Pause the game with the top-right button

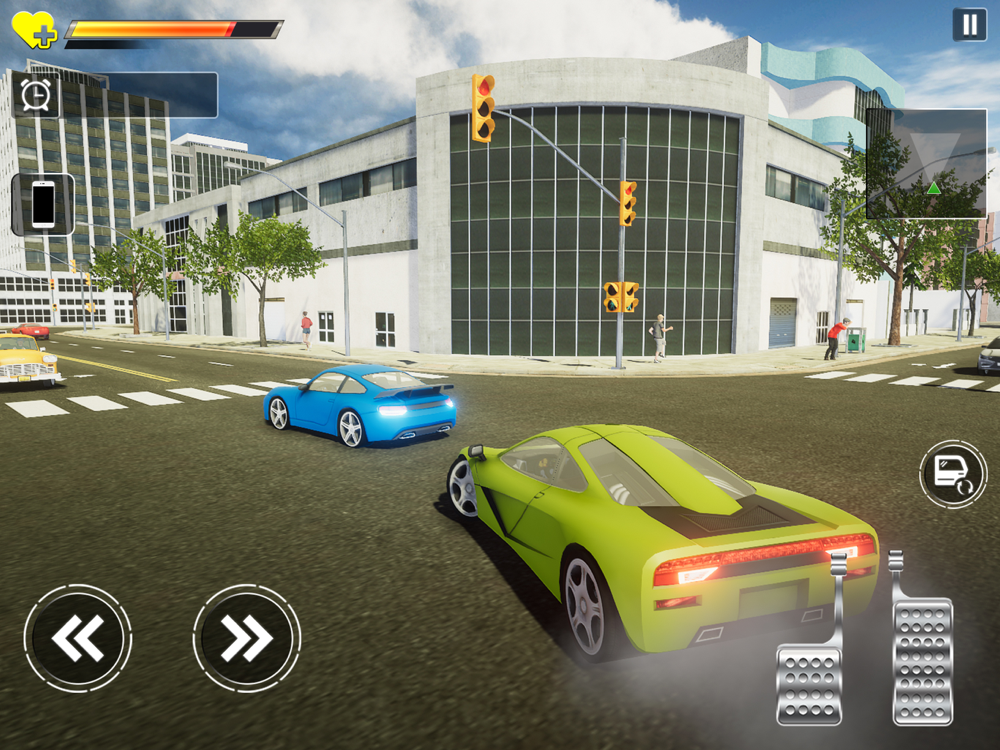(969, 24)
